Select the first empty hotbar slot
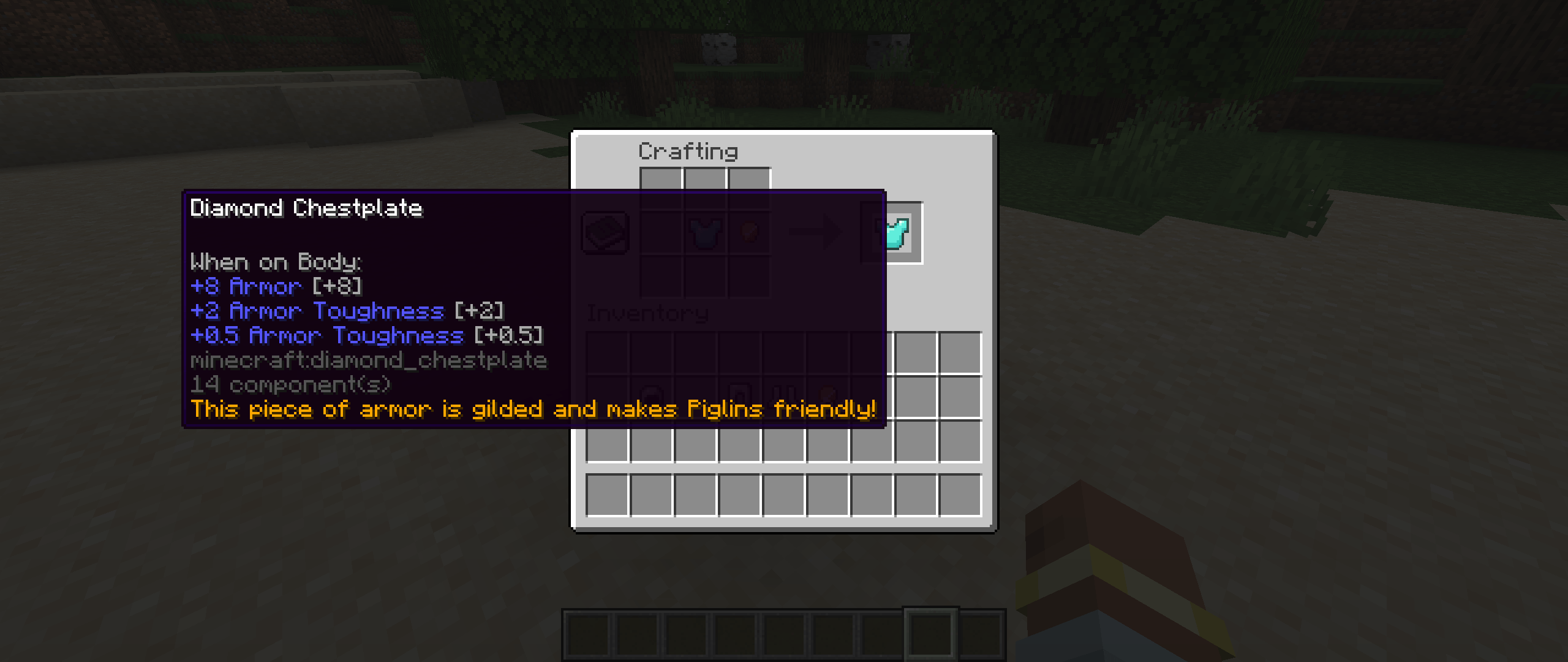 pos(589,634)
